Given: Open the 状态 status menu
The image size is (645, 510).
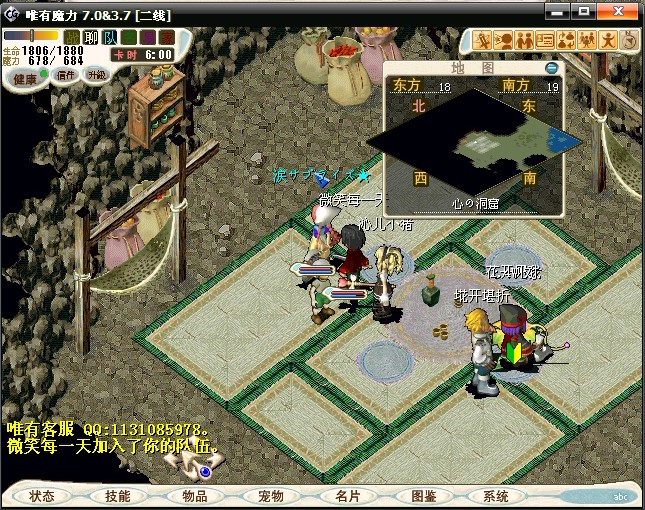Looking at the screenshot, I should (42, 496).
